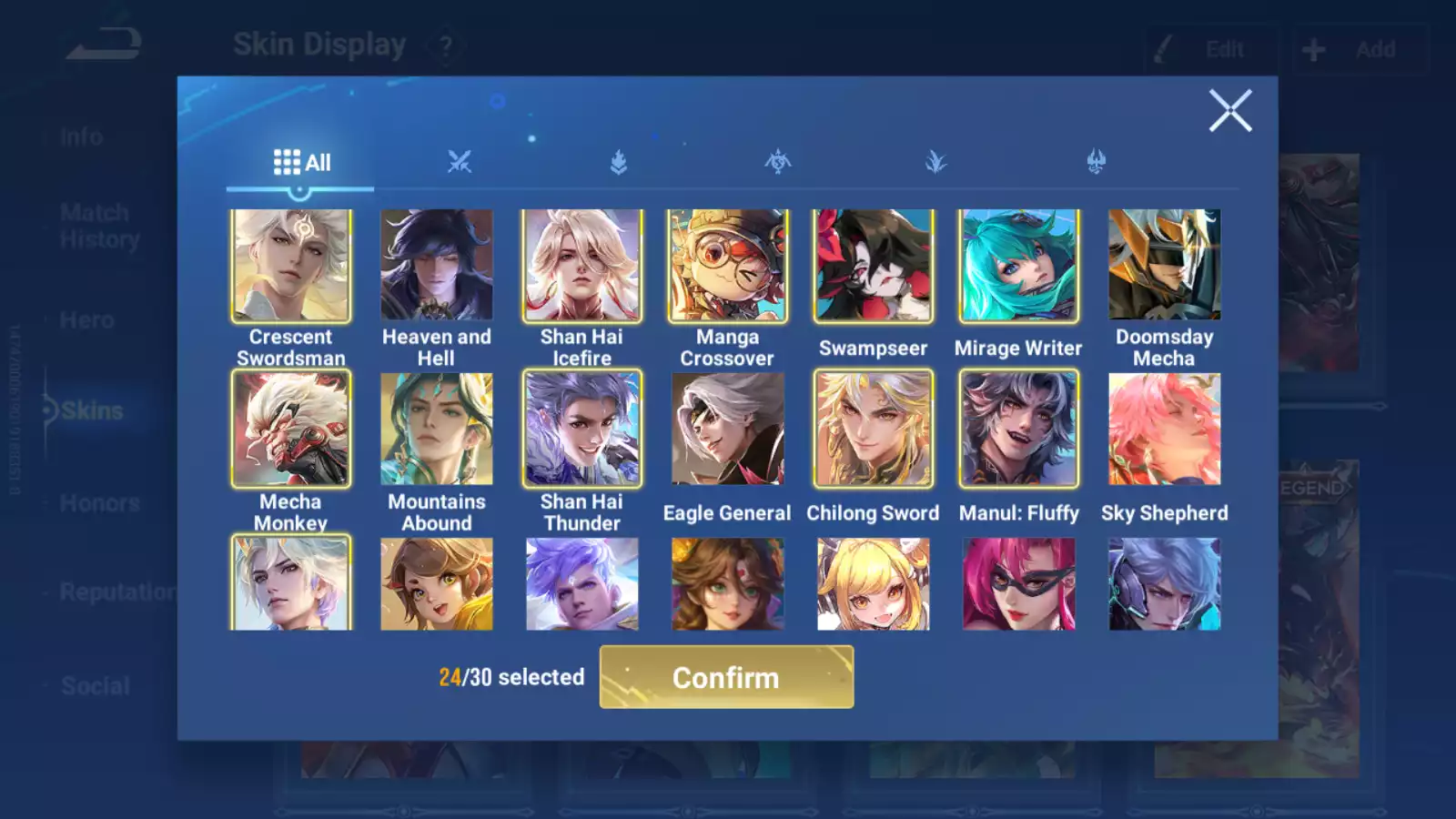Open the Sky Shepherd skin thumbnail
This screenshot has width=1456, height=819.
(x=1163, y=429)
